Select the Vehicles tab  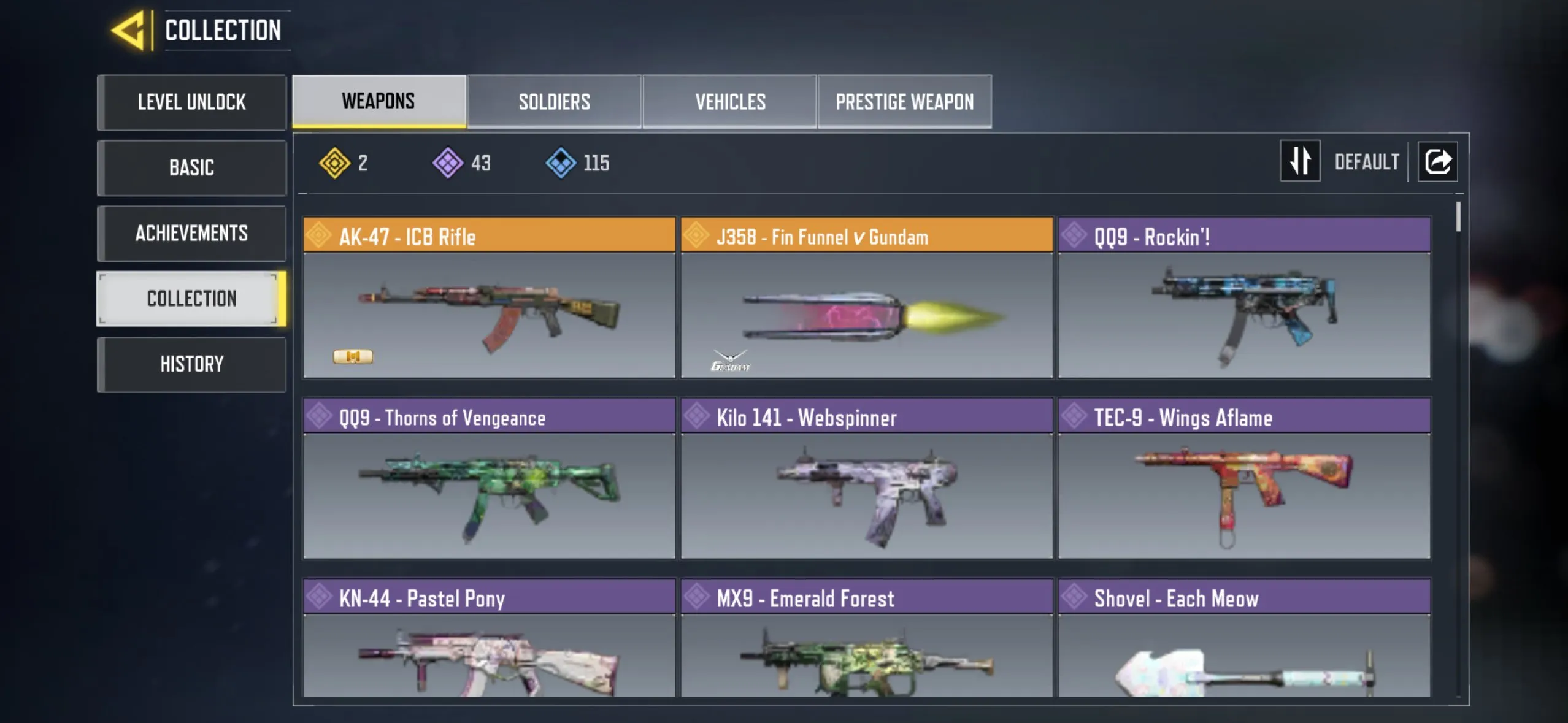730,101
